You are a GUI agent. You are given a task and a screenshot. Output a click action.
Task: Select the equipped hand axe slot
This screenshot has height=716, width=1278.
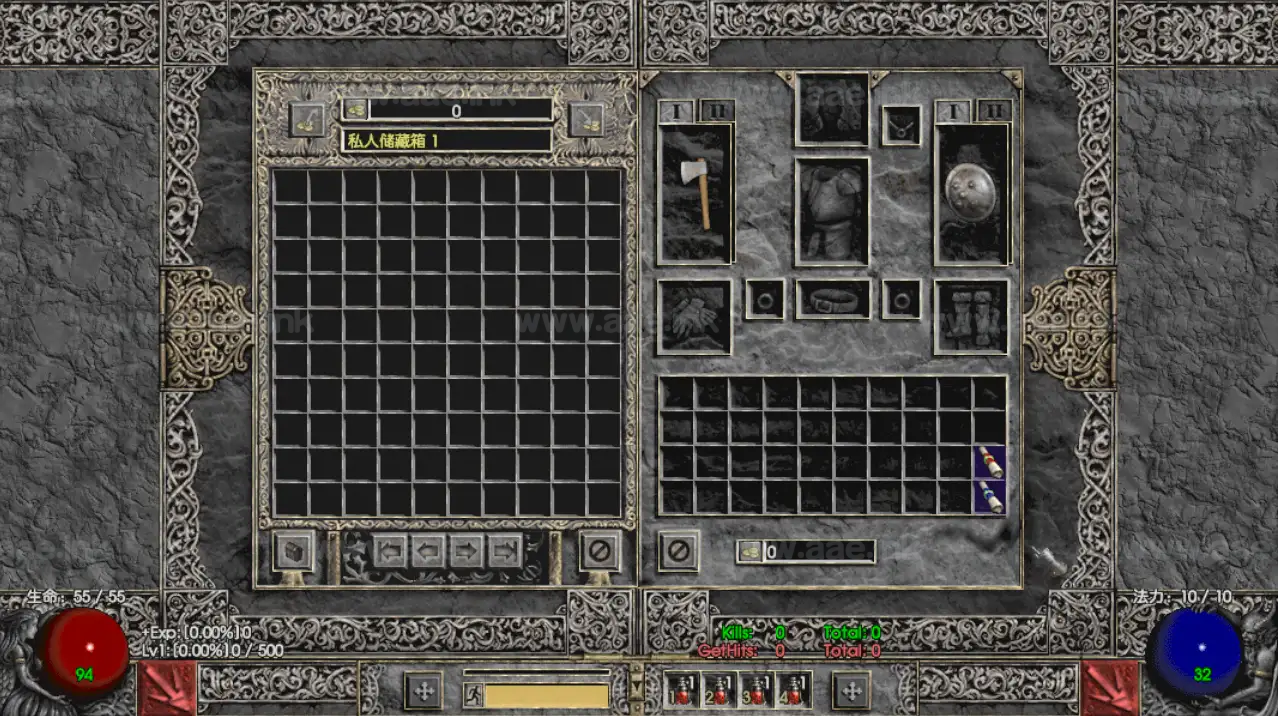(696, 193)
